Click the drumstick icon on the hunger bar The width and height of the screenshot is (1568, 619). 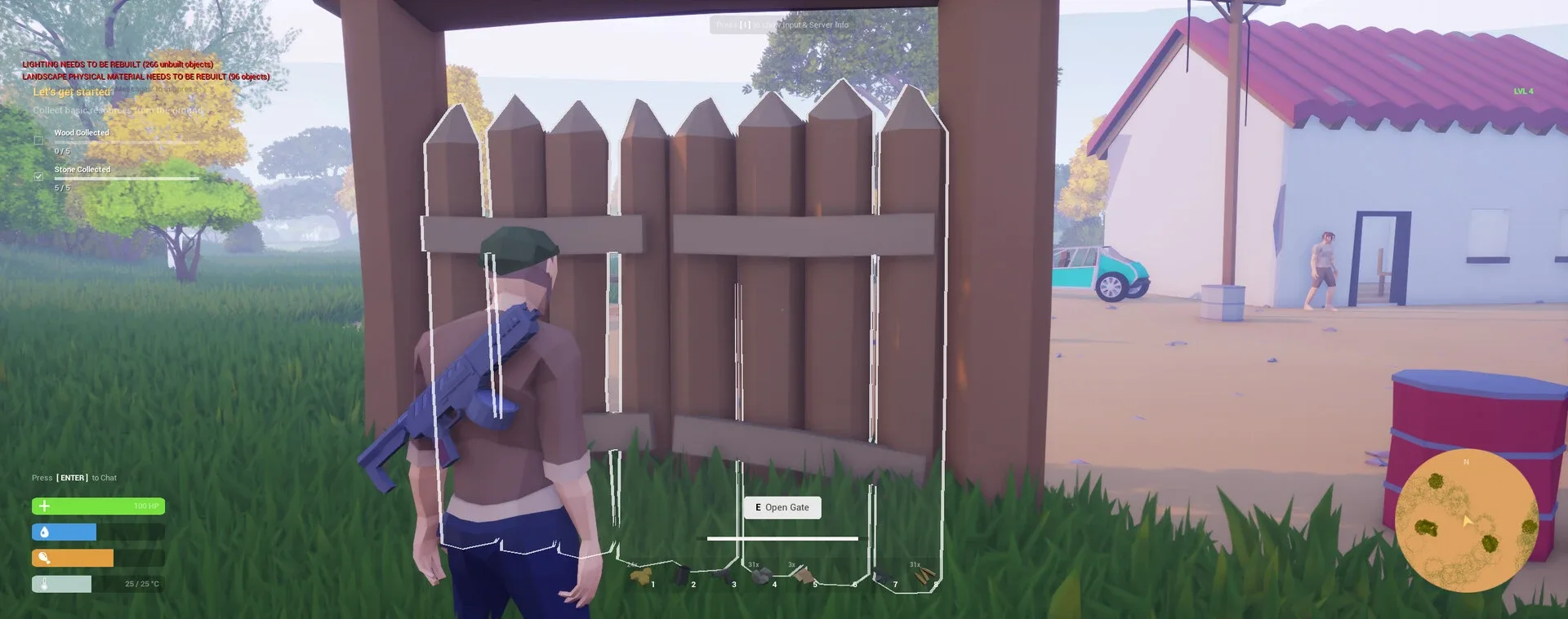click(x=42, y=558)
